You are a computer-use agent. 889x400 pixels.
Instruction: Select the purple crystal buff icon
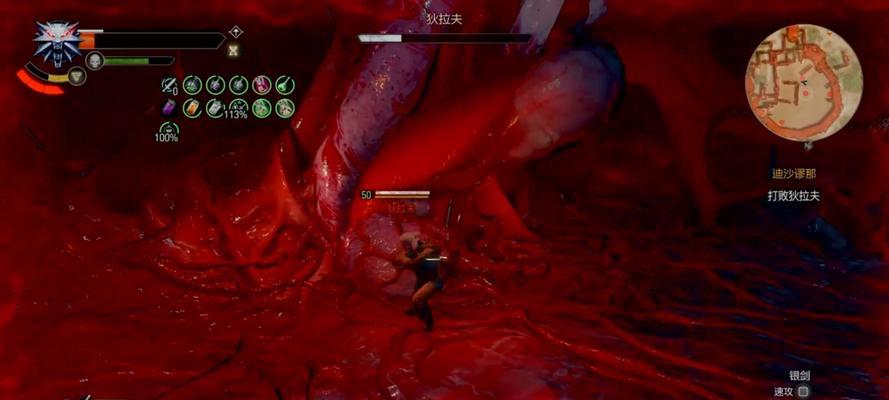(169, 108)
